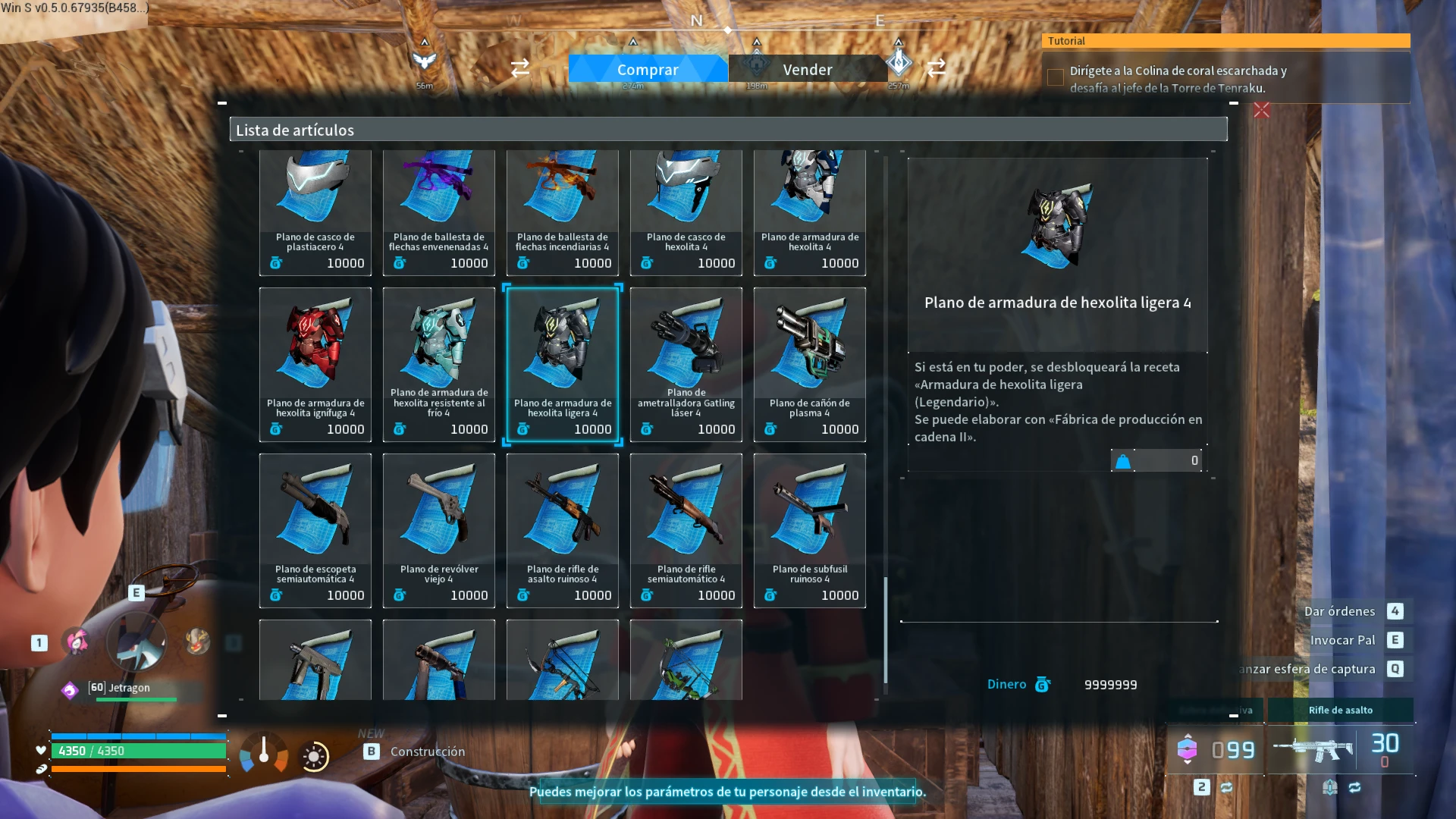This screenshot has height=819, width=1456.
Task: Click the item list scrollbar
Action: point(885,629)
